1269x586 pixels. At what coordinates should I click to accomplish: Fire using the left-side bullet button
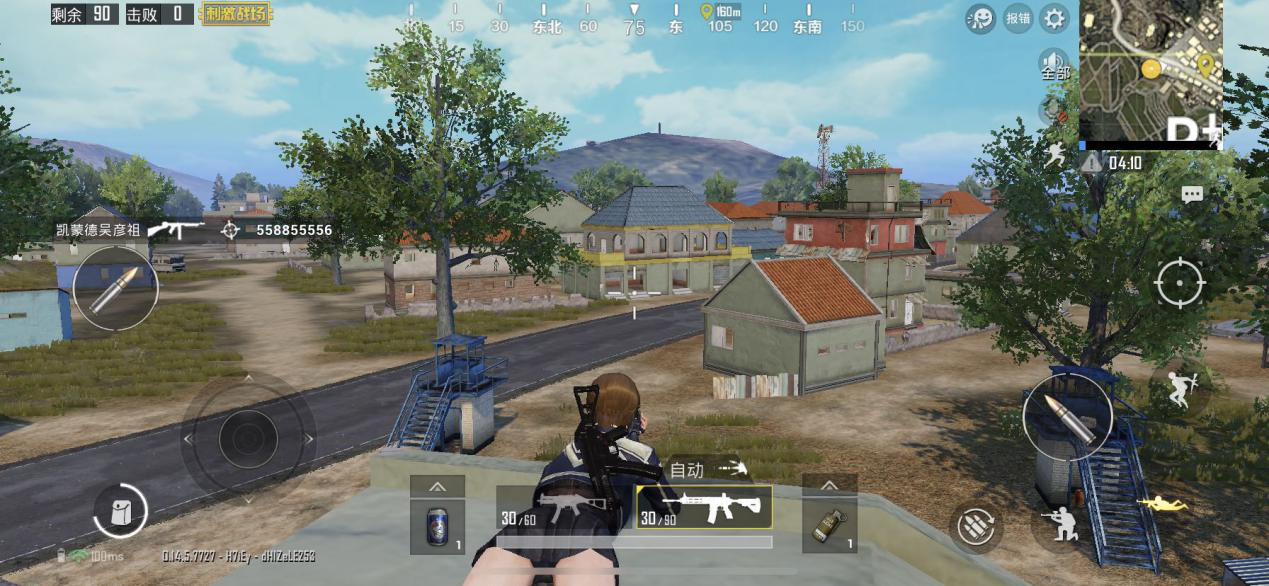pos(115,289)
